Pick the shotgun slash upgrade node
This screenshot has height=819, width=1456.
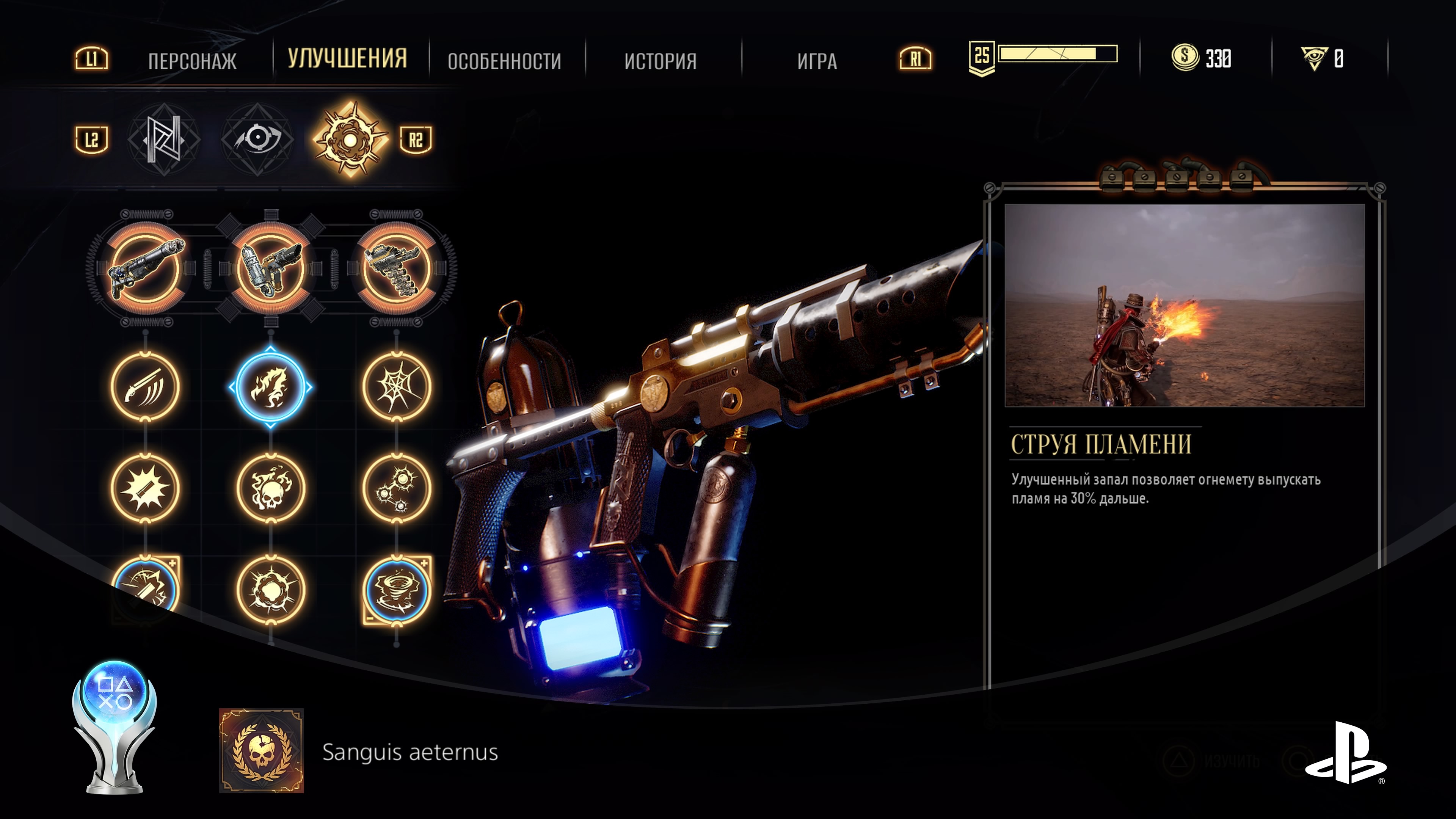point(145,387)
